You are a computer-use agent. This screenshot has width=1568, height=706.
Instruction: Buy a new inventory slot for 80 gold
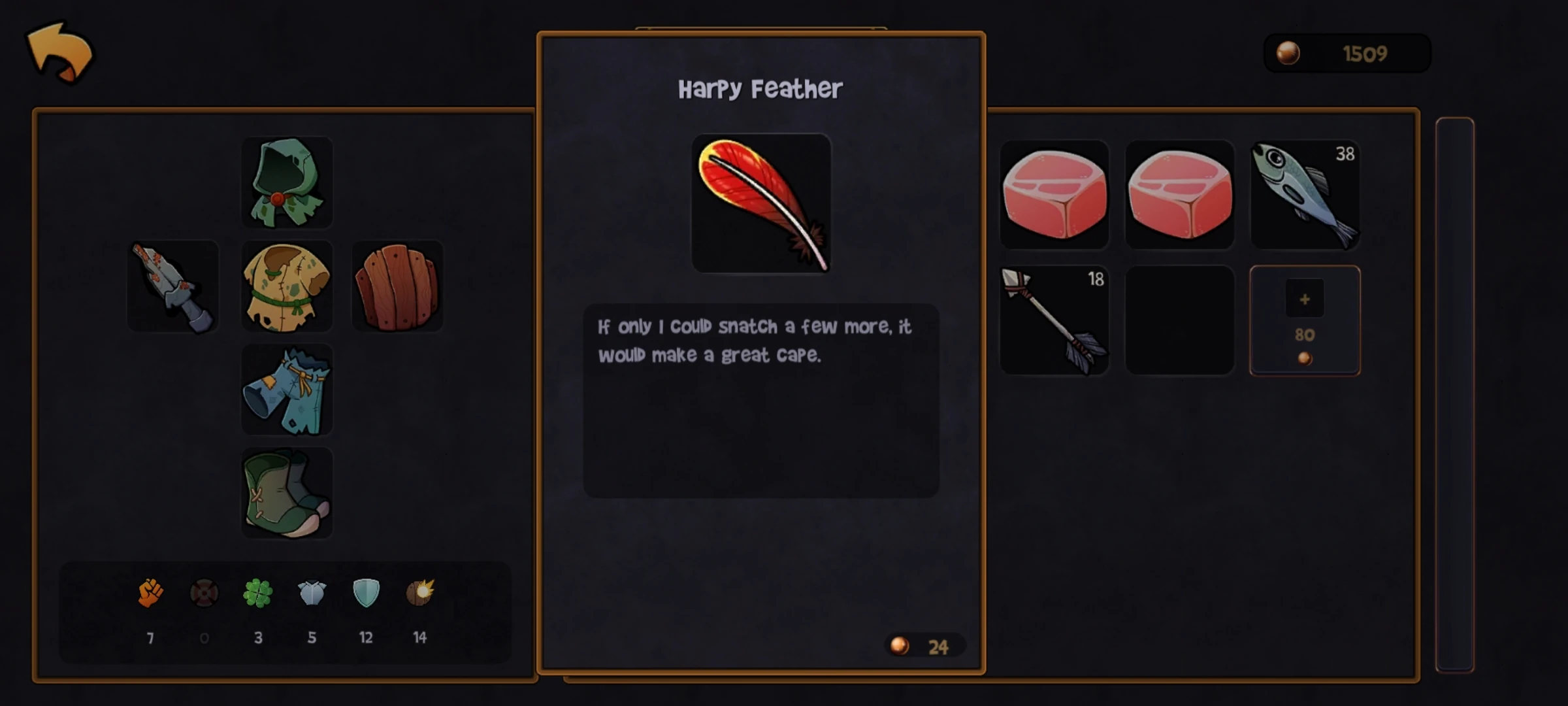(x=1304, y=320)
